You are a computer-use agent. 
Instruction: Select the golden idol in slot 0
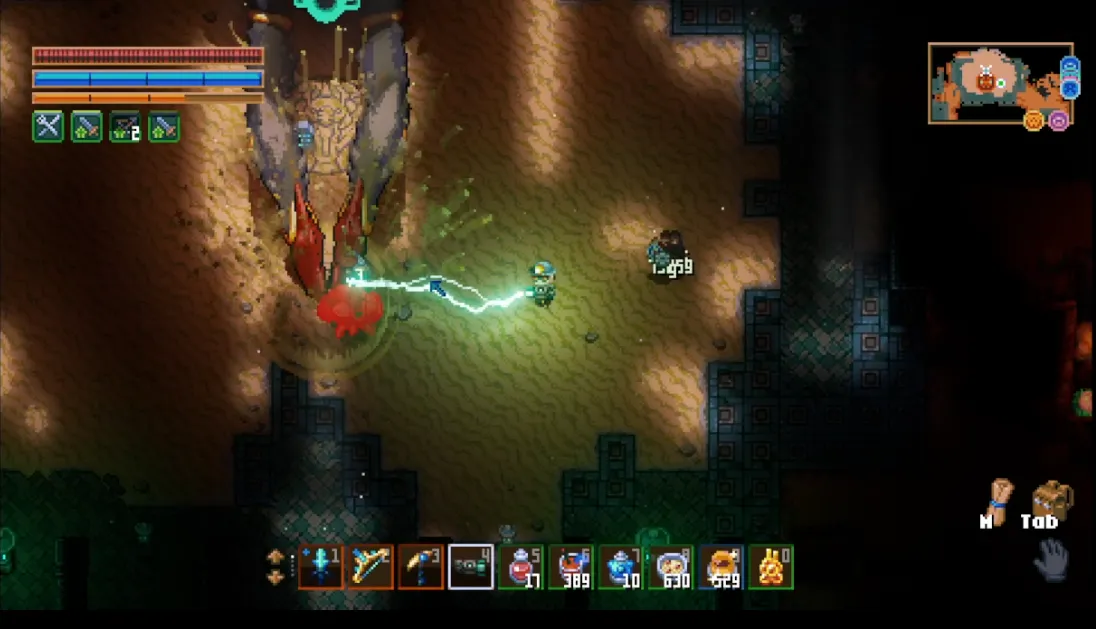pos(771,567)
